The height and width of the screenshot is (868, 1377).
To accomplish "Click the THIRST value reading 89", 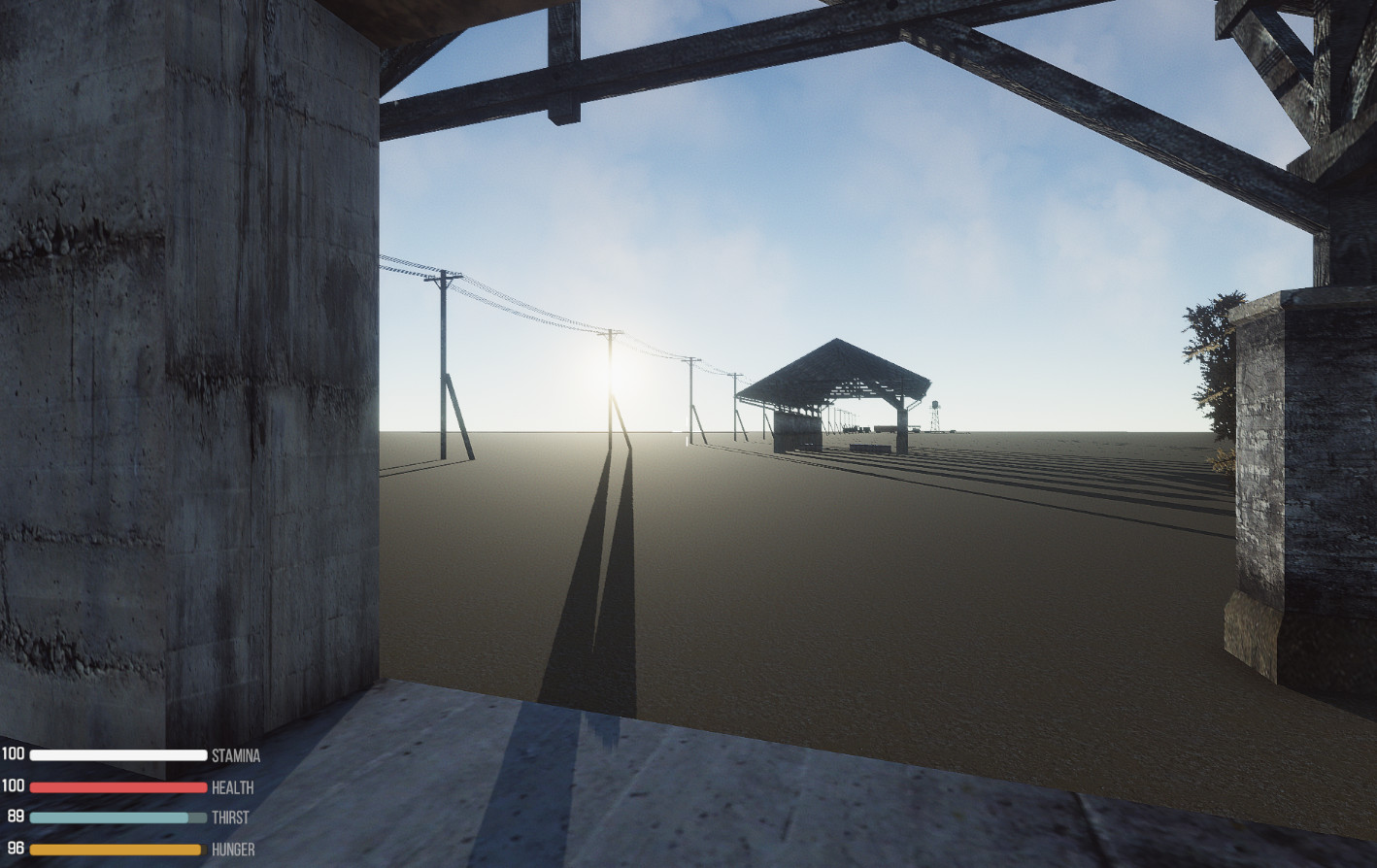I will point(16,818).
